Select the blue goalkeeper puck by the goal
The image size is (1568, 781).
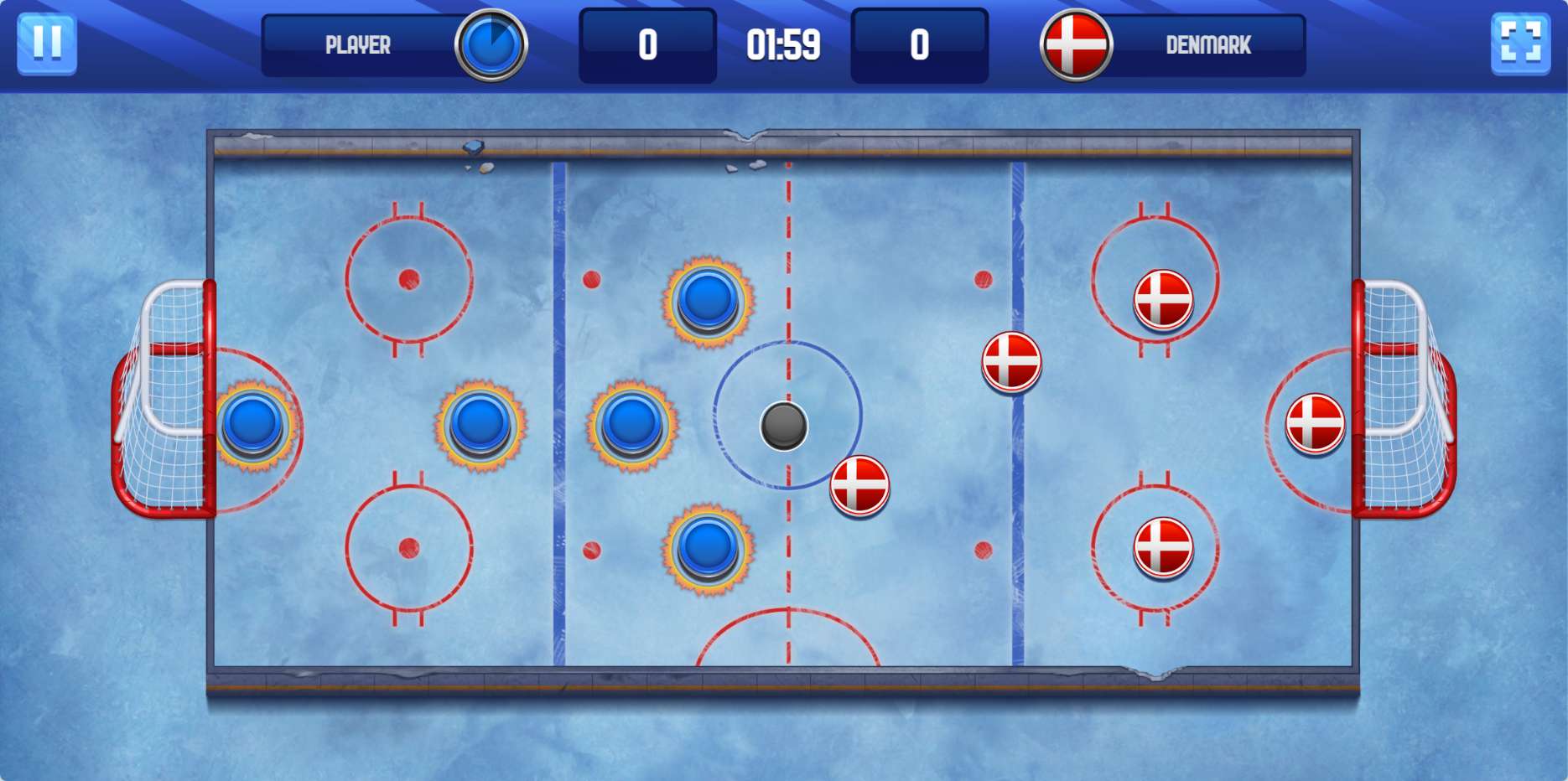pyautogui.click(x=253, y=425)
